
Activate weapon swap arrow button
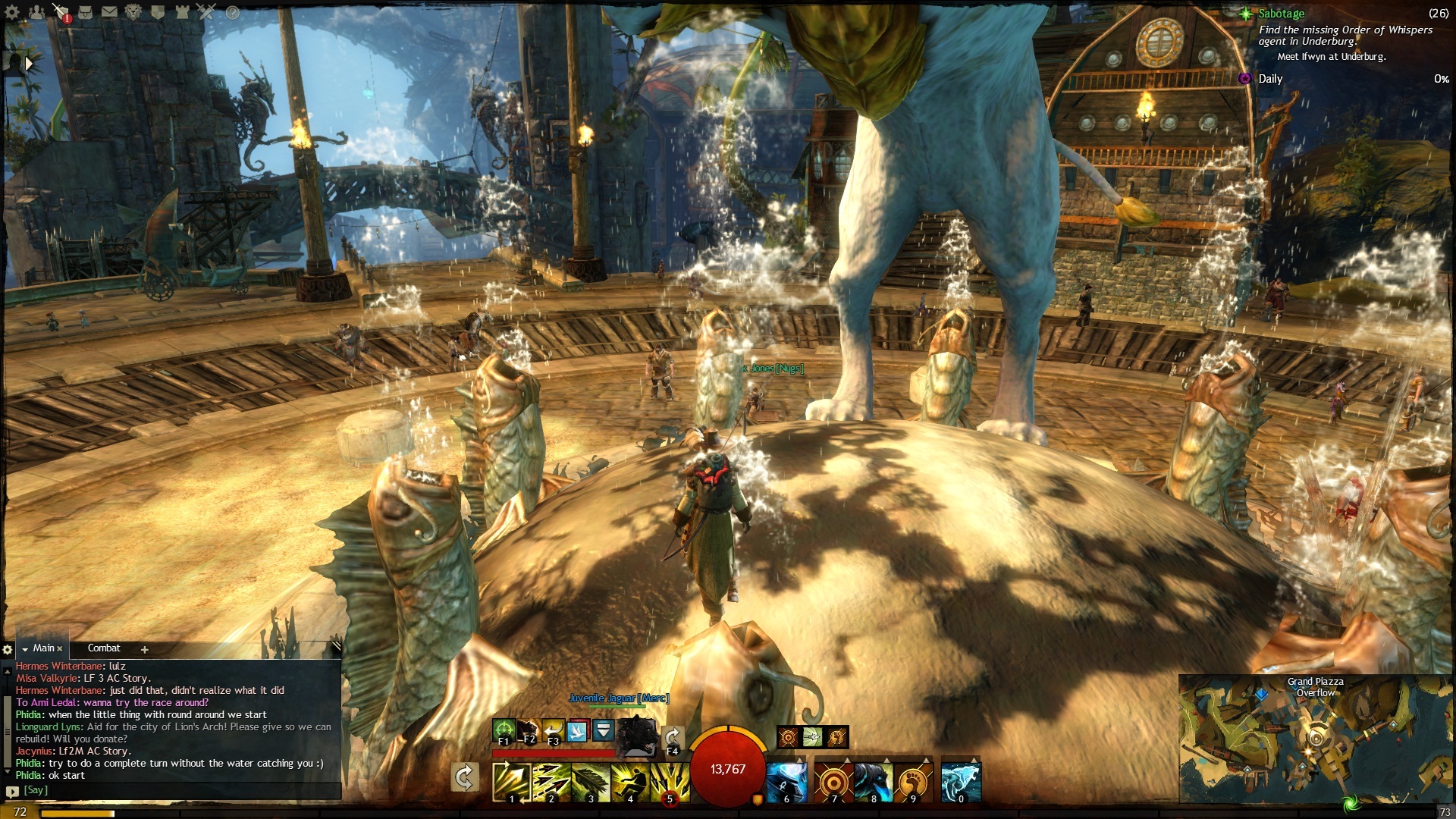pyautogui.click(x=464, y=778)
